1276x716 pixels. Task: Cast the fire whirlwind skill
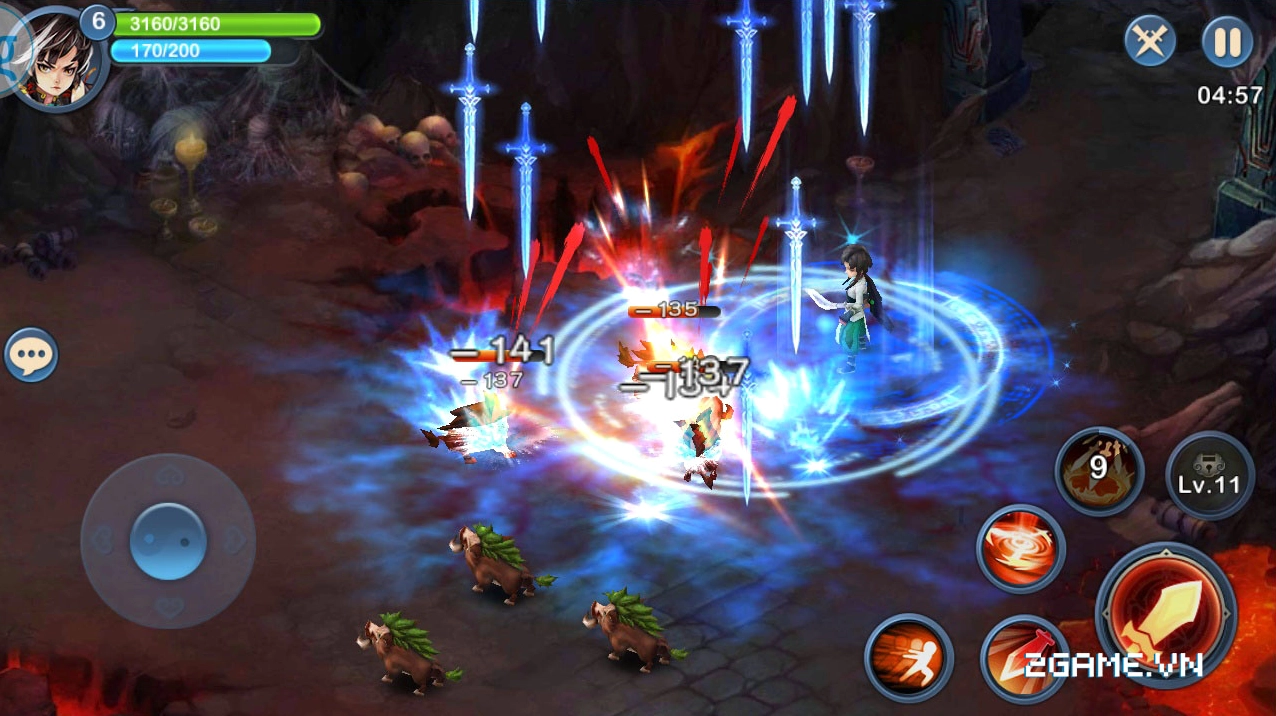1021,549
